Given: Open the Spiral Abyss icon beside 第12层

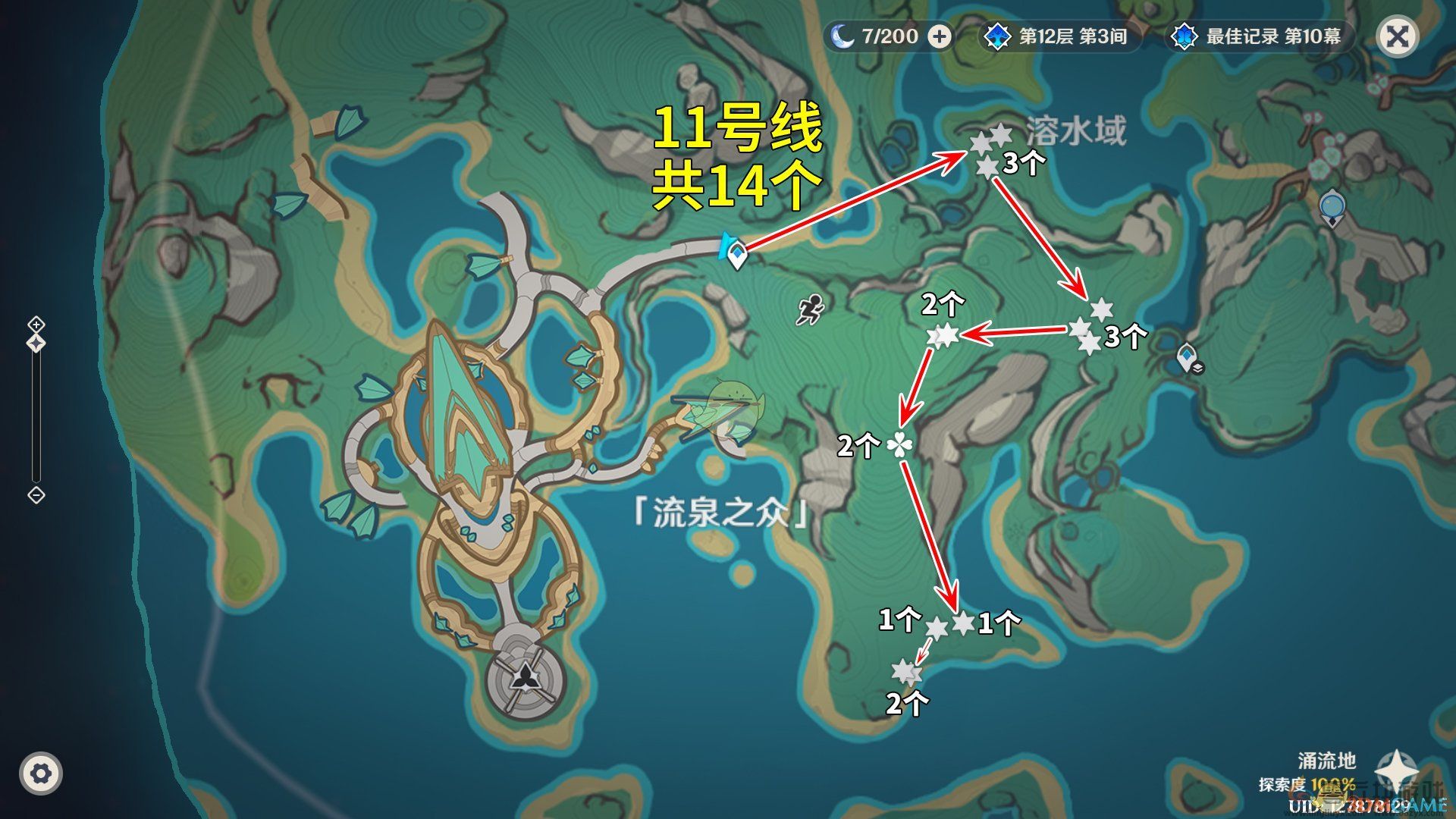Looking at the screenshot, I should [x=999, y=35].
